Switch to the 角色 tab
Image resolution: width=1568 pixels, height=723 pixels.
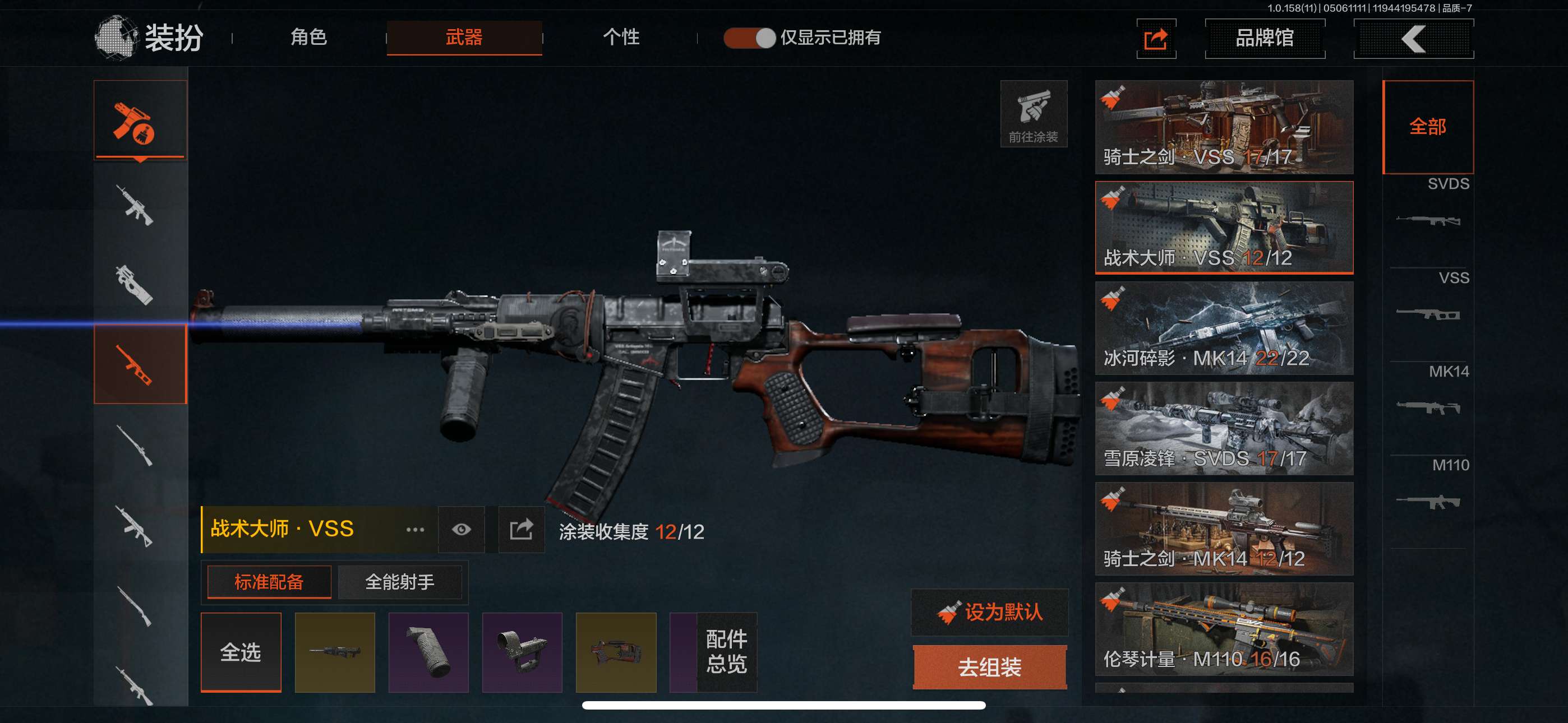pyautogui.click(x=308, y=38)
